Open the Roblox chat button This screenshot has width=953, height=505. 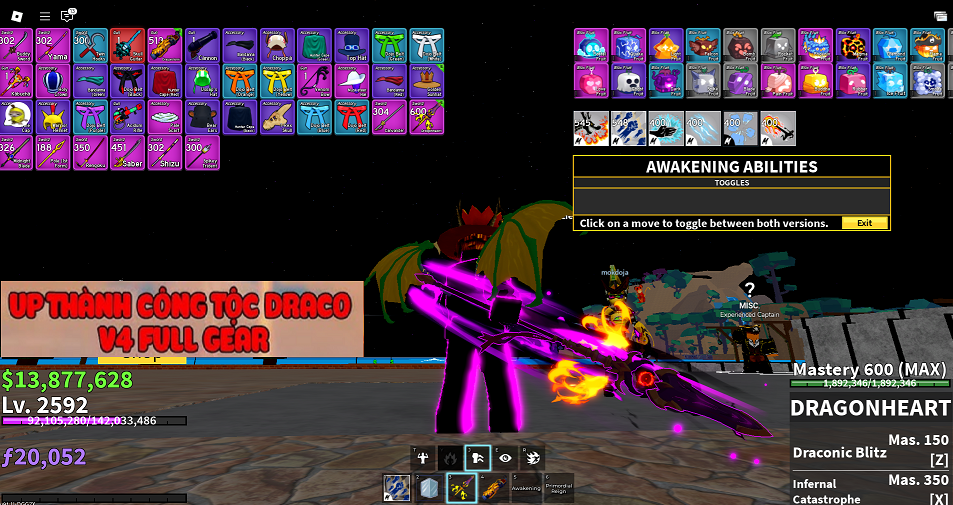point(68,16)
